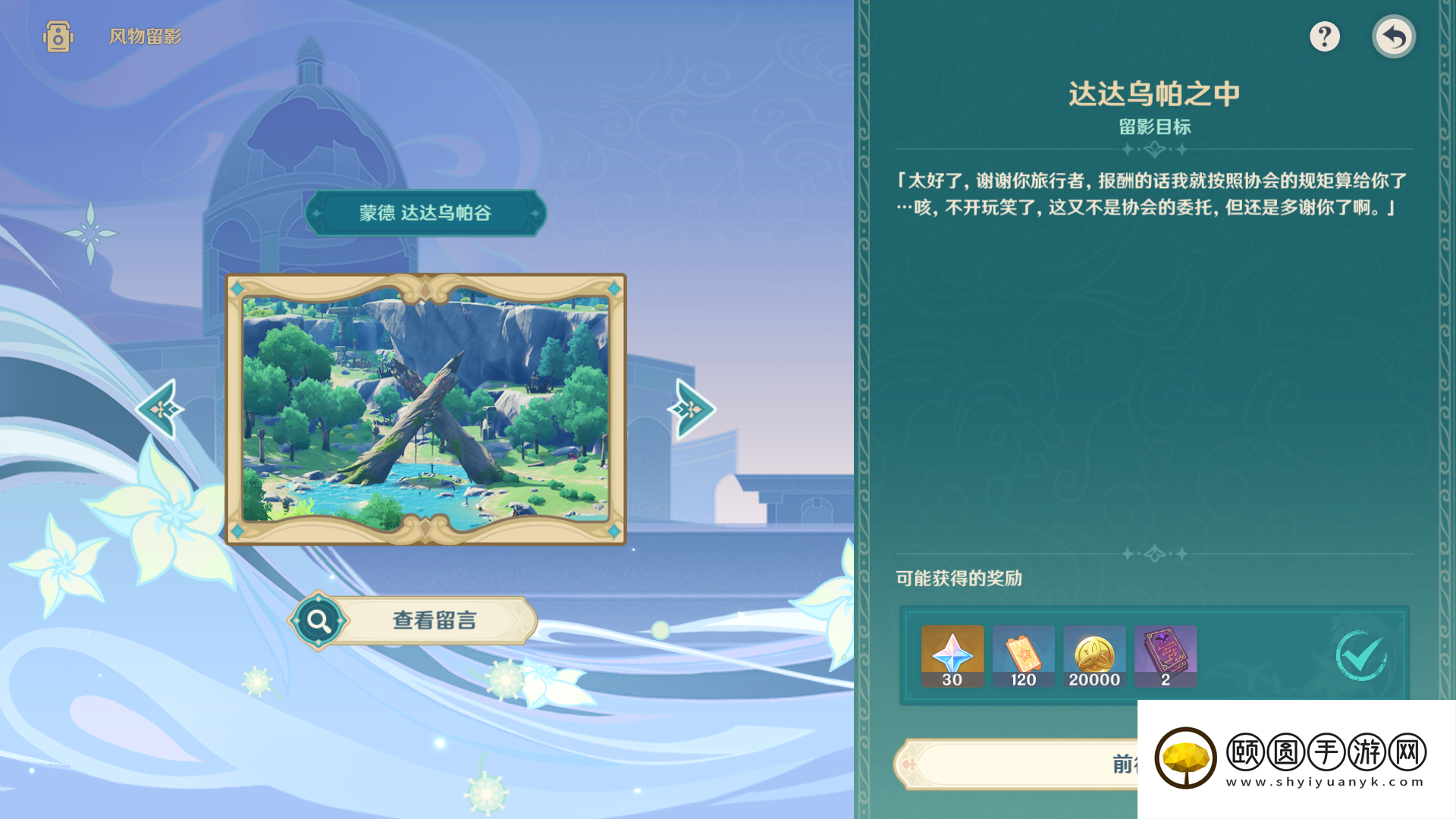Inspect the 20000 Mora coin reward

pyautogui.click(x=1094, y=656)
